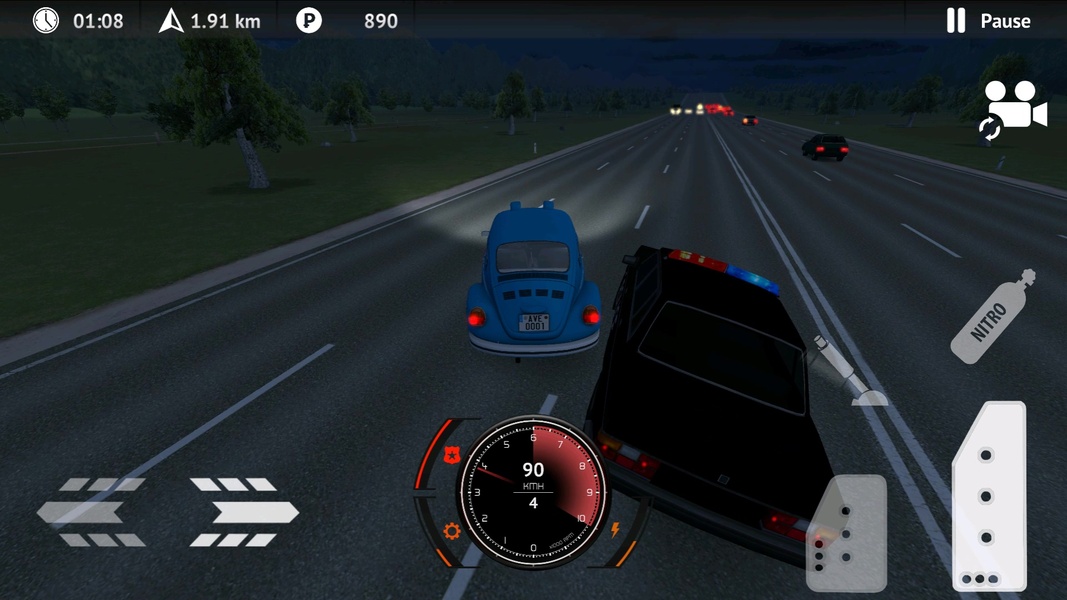
Task: Step on the gas pedal
Action: 989,496
